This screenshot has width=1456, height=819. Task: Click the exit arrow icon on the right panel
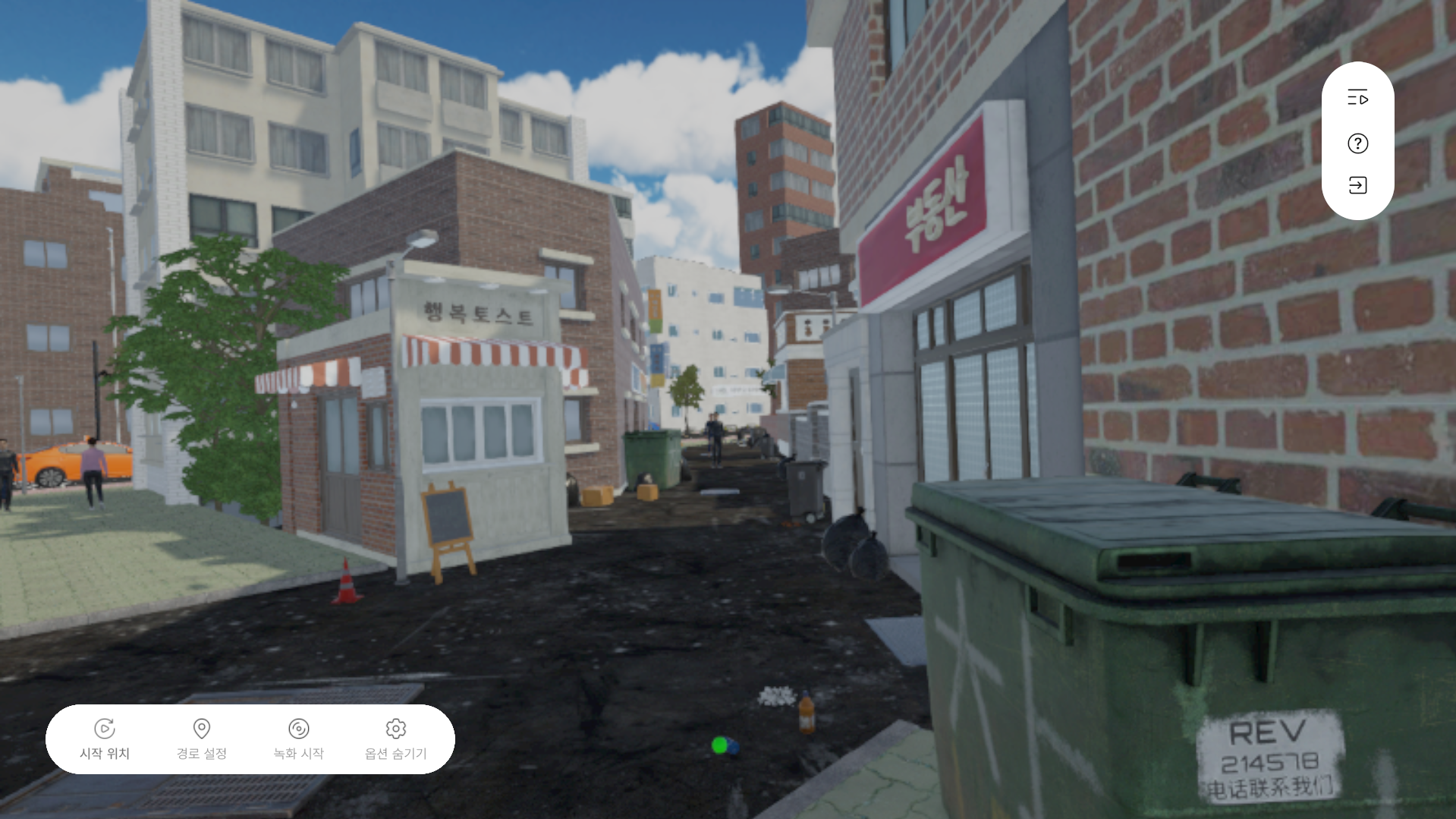pos(1357,184)
